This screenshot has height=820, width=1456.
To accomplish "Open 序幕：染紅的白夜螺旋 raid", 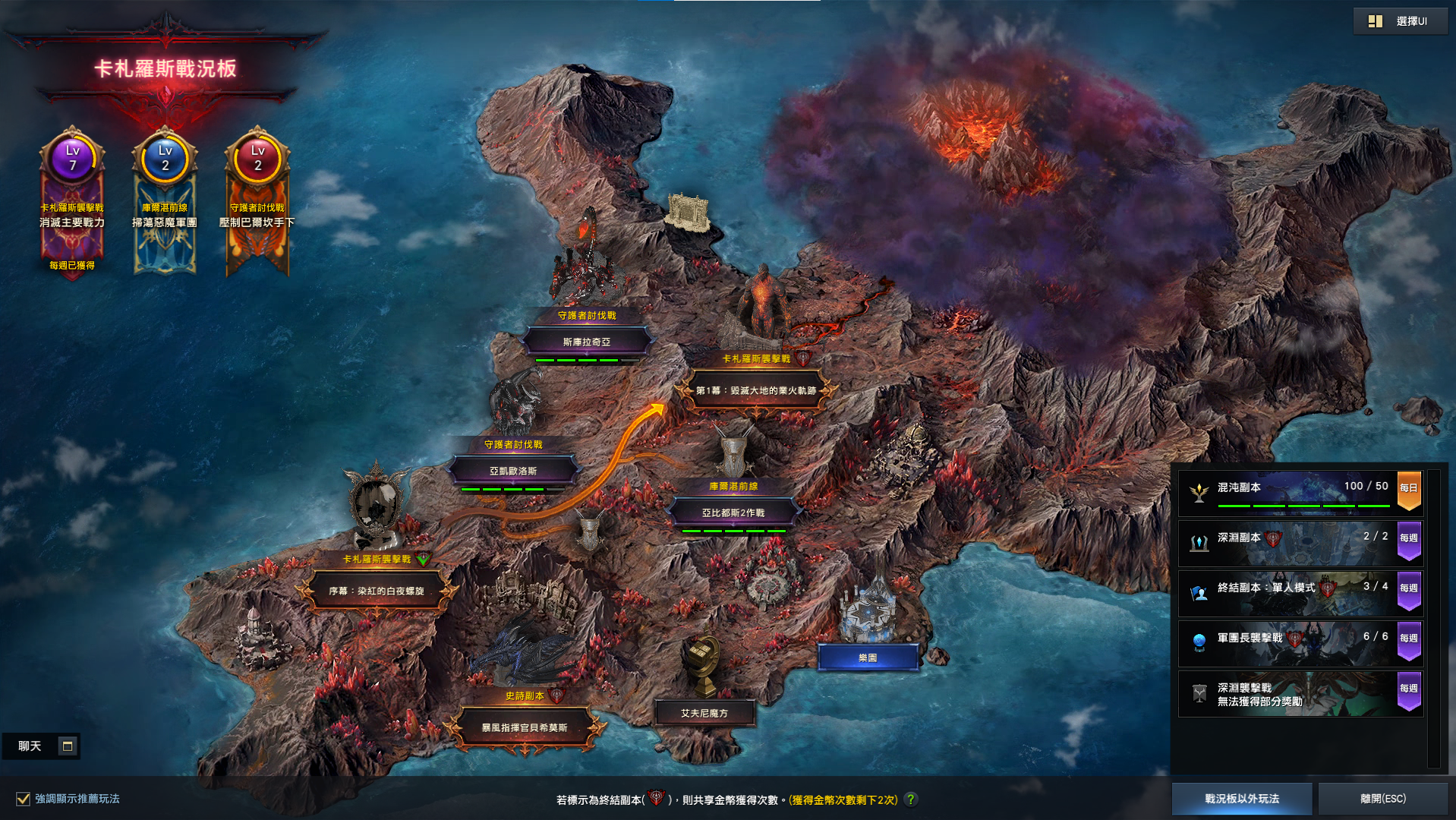I will point(377,591).
